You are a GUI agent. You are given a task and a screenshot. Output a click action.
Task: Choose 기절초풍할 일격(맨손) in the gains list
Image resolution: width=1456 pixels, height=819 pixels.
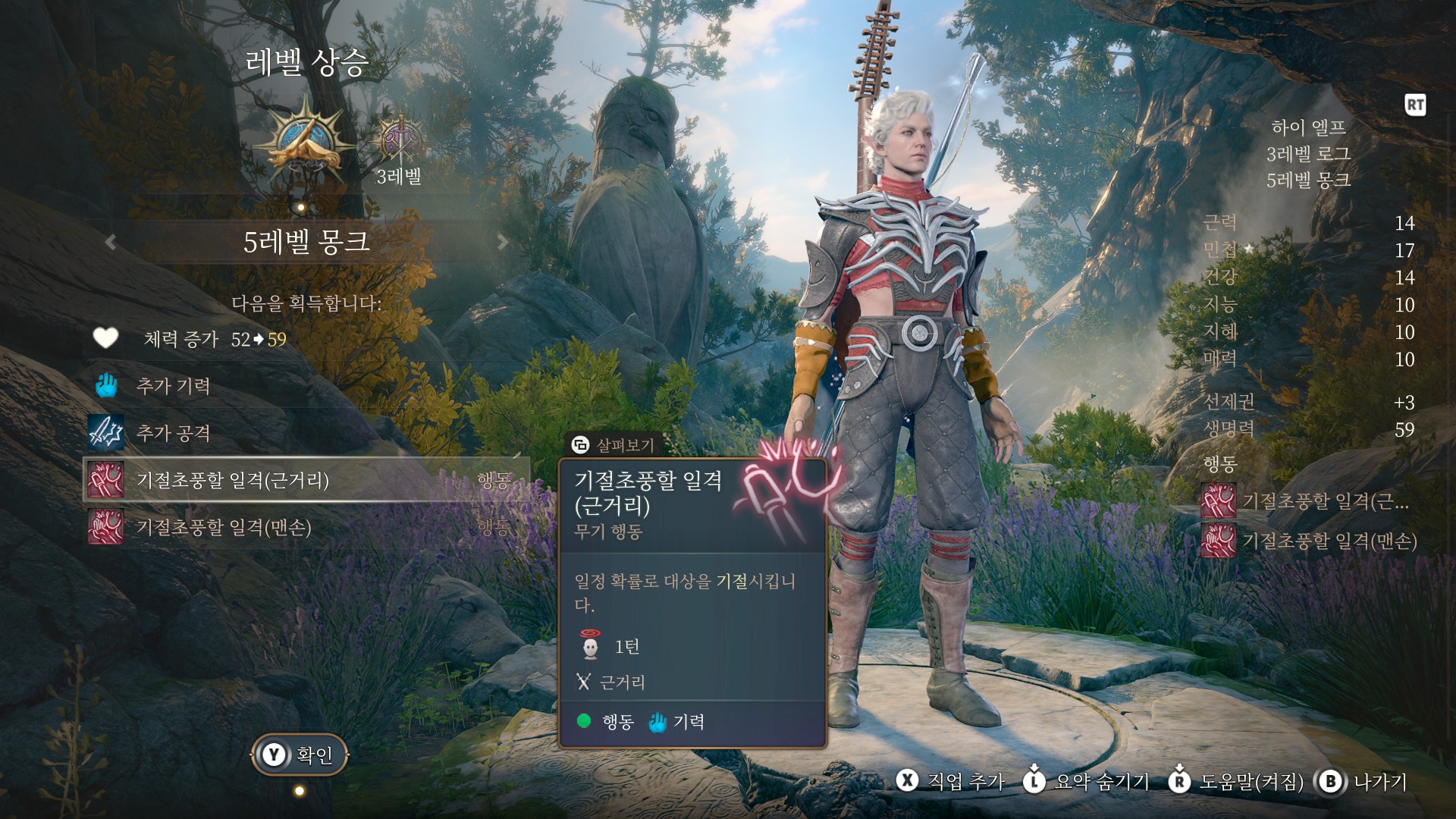coord(224,527)
